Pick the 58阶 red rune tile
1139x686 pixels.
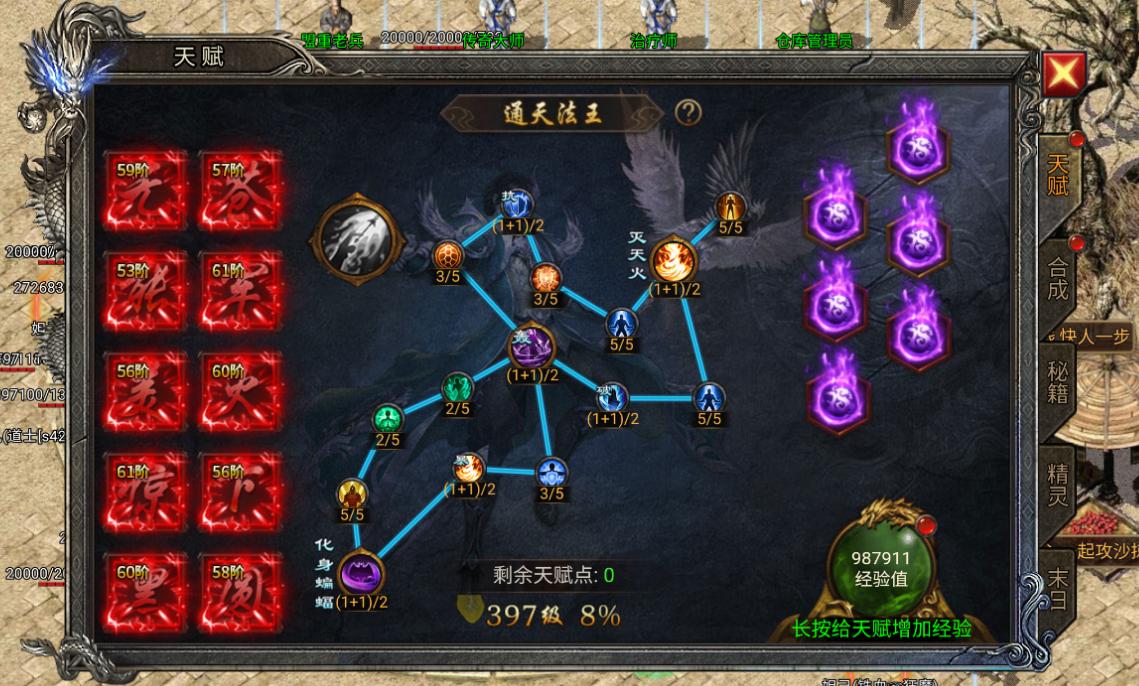(241, 593)
